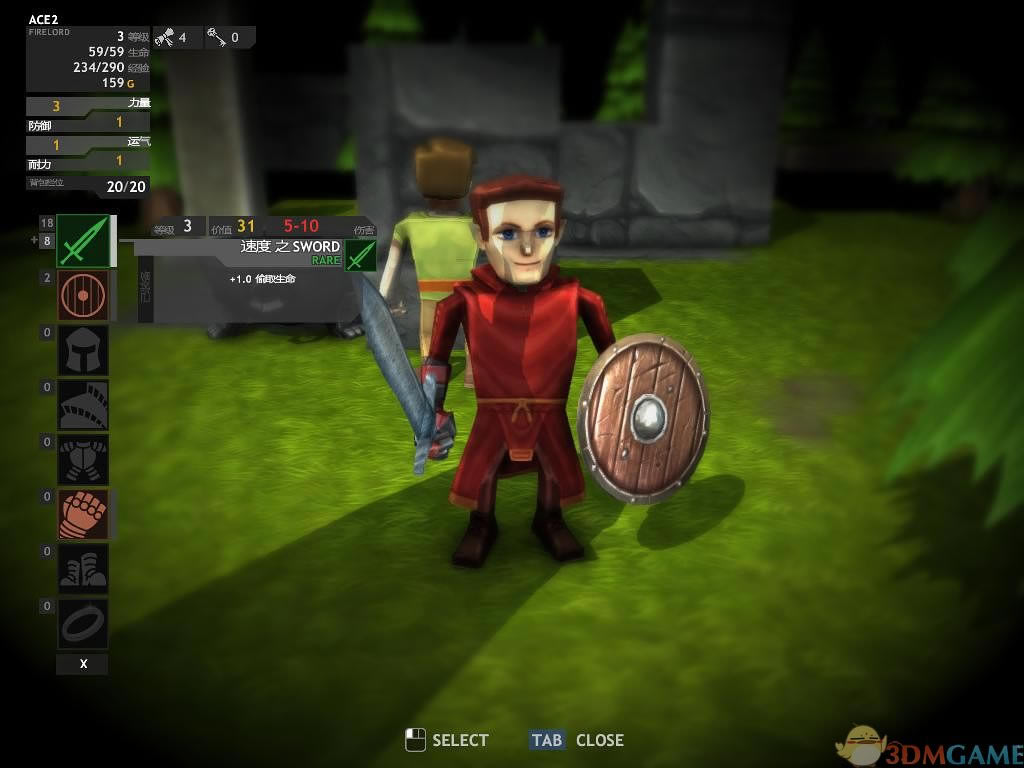This screenshot has width=1024, height=768.
Task: Select the red gauntlet gloves slot
Action: pyautogui.click(x=83, y=514)
